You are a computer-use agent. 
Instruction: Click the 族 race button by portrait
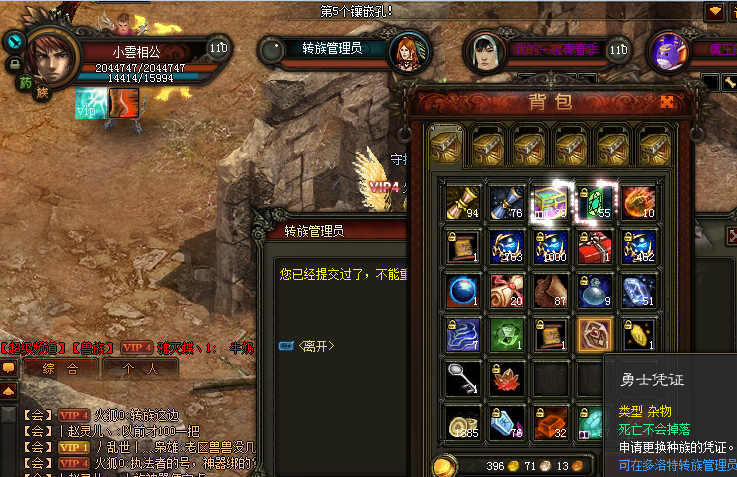click(44, 93)
